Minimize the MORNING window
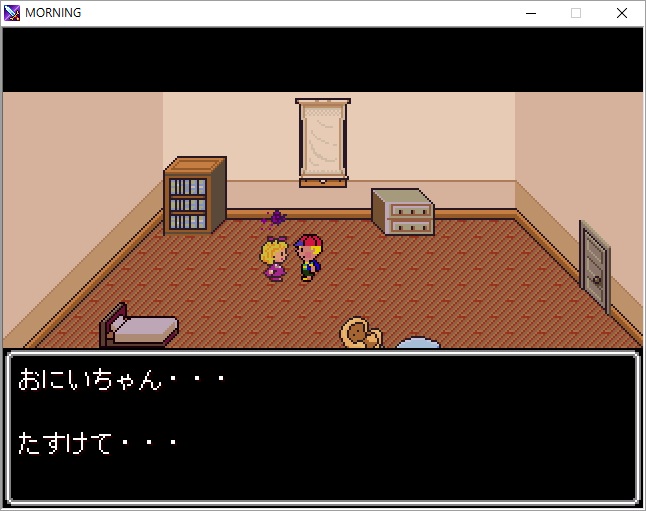 530,13
